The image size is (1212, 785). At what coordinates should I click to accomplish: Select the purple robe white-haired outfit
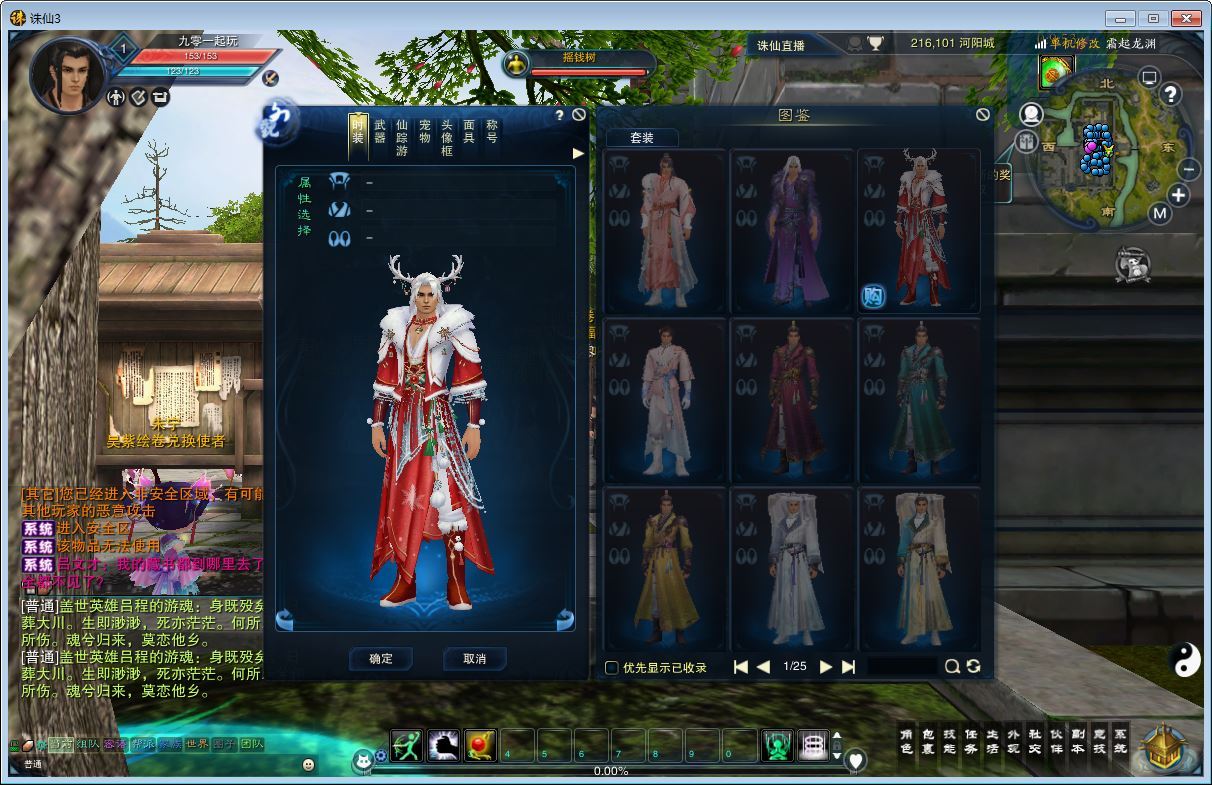[x=793, y=232]
